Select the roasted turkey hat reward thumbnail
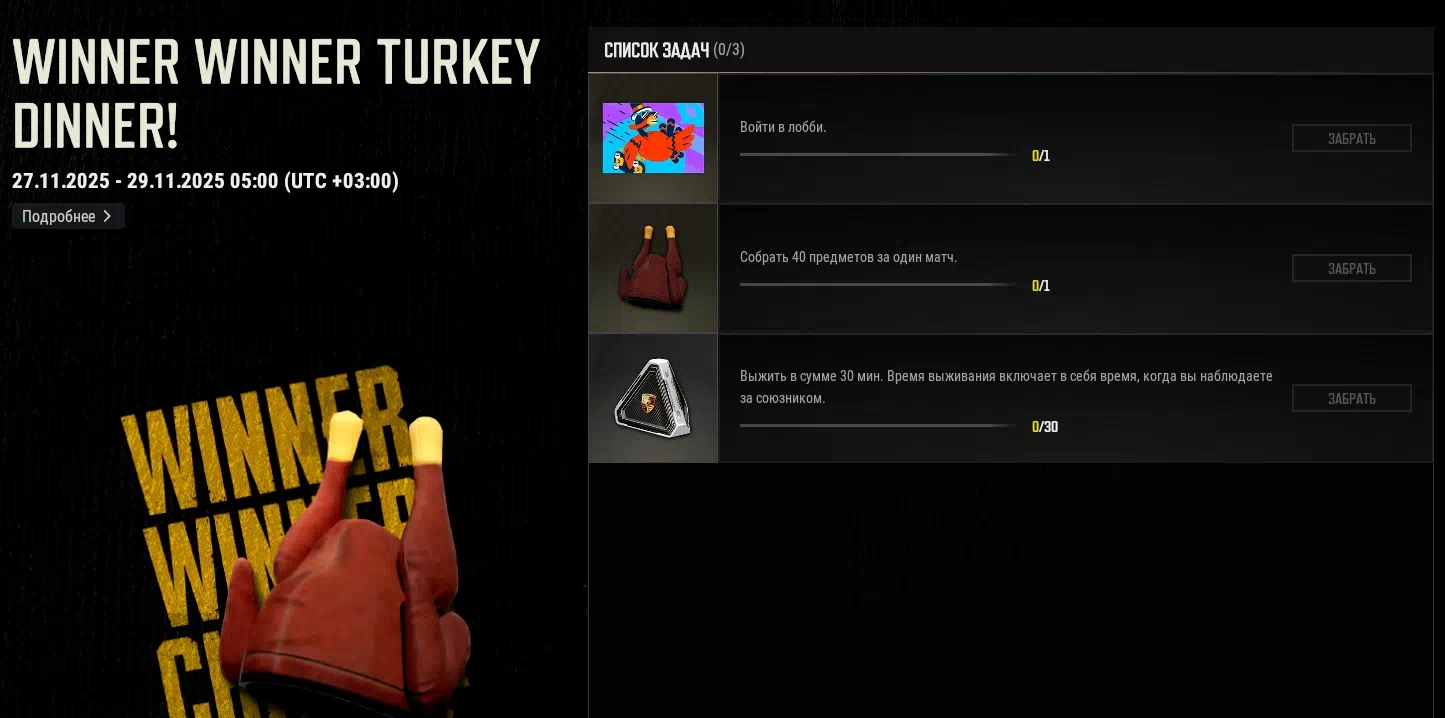This screenshot has height=718, width=1445. [x=653, y=268]
